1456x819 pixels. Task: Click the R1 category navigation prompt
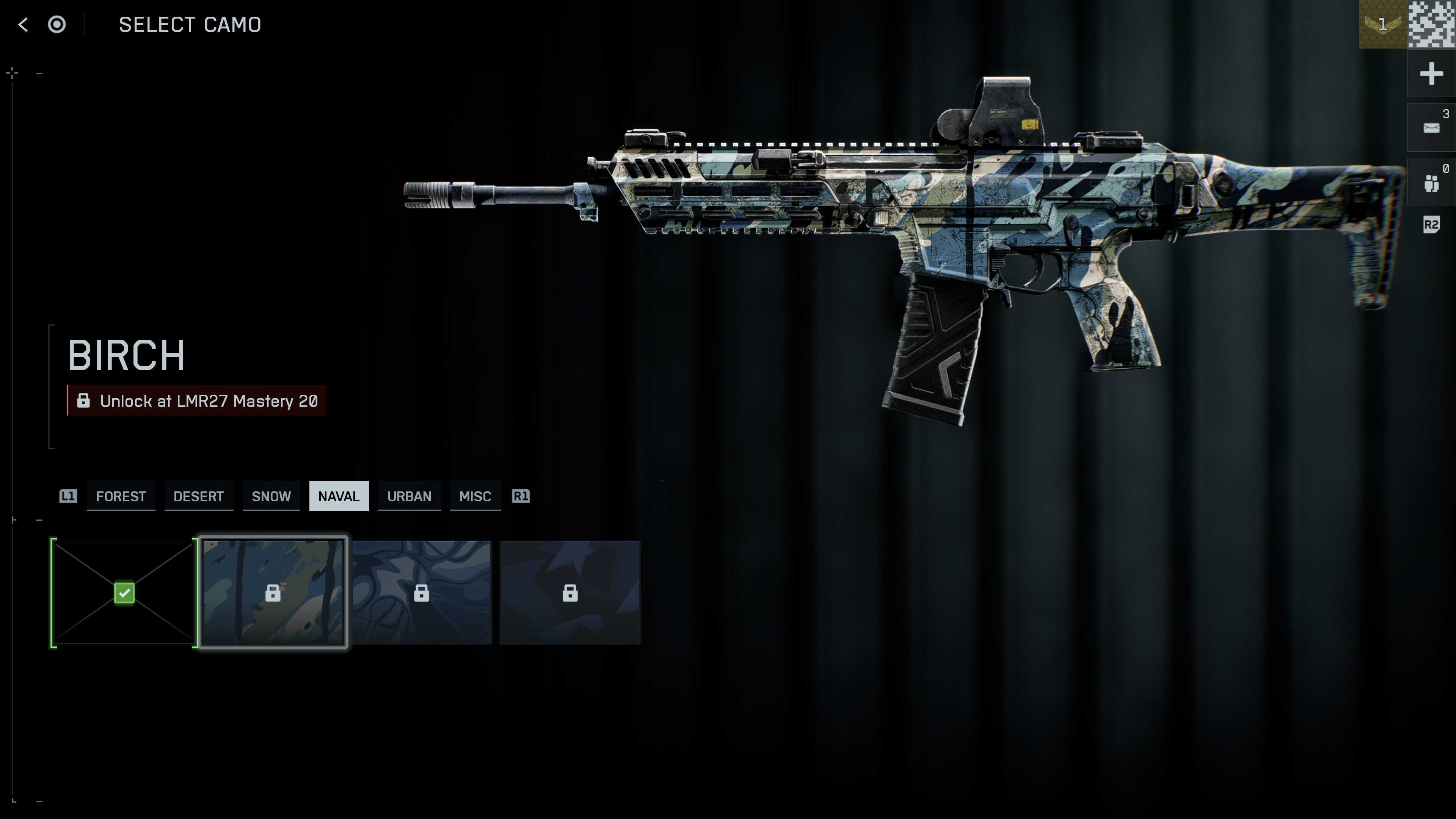coord(521,496)
